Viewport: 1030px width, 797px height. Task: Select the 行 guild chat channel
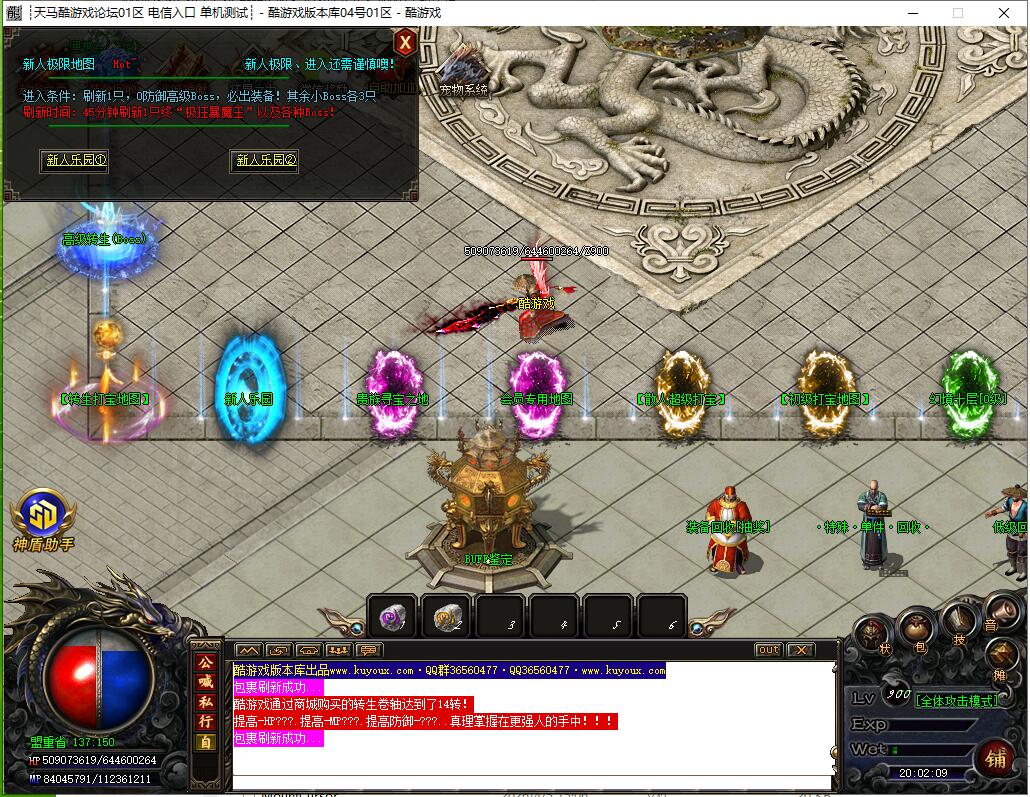(205, 722)
